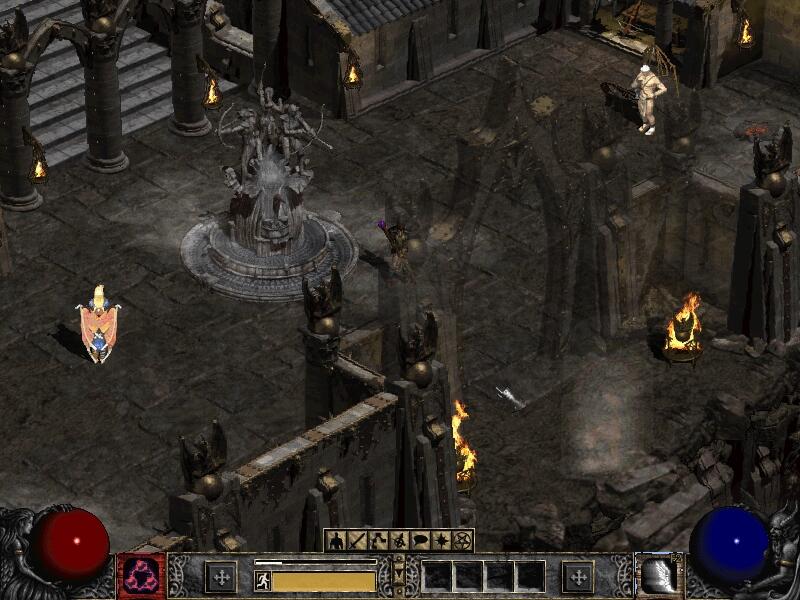Open the game menu pentagram icon

tap(462, 541)
